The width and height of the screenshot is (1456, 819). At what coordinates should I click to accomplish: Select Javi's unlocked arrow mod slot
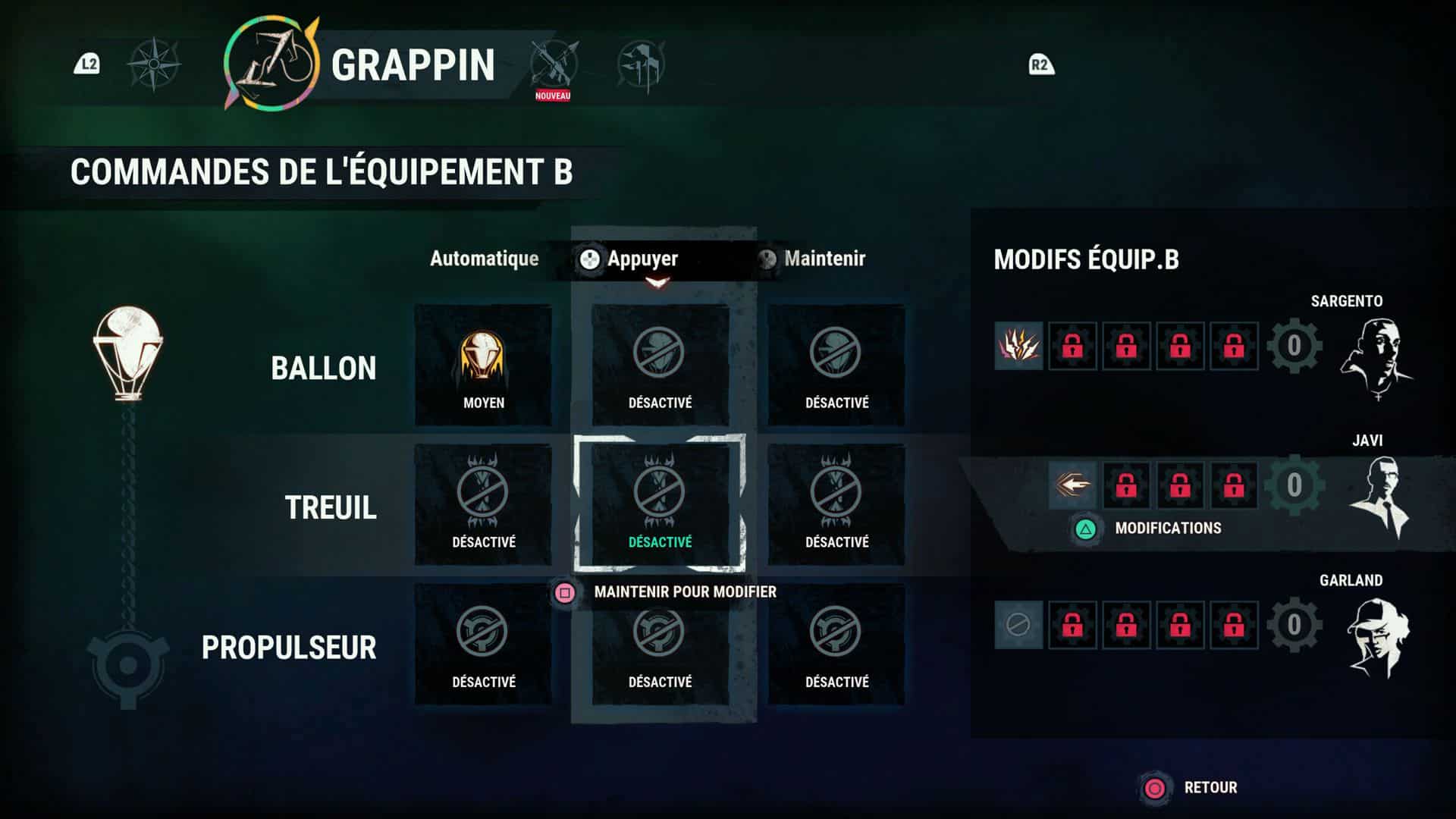(x=1072, y=485)
